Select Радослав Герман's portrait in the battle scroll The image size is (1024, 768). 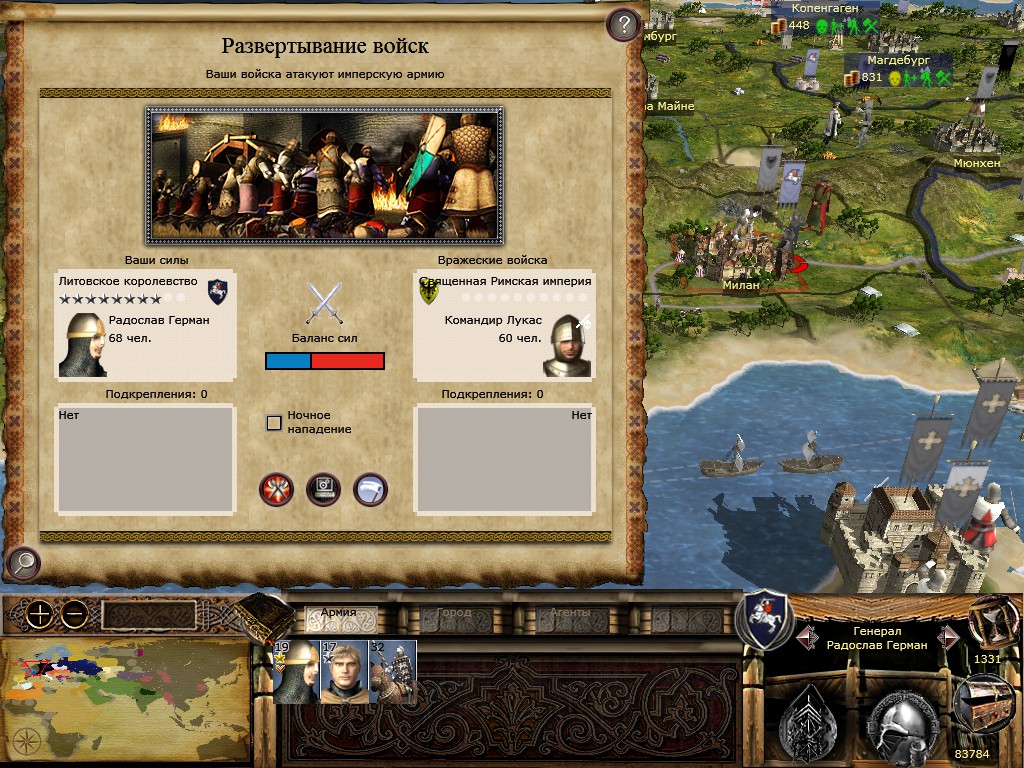(x=82, y=345)
